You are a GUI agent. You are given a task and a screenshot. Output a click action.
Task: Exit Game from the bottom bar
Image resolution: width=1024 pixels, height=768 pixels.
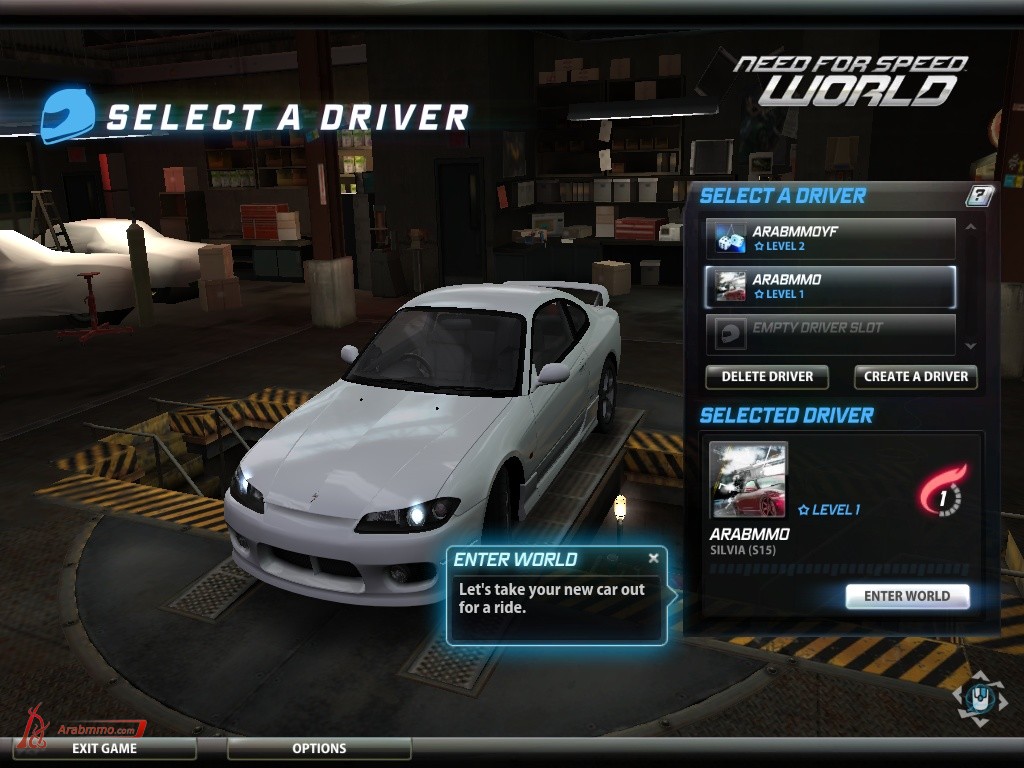104,748
